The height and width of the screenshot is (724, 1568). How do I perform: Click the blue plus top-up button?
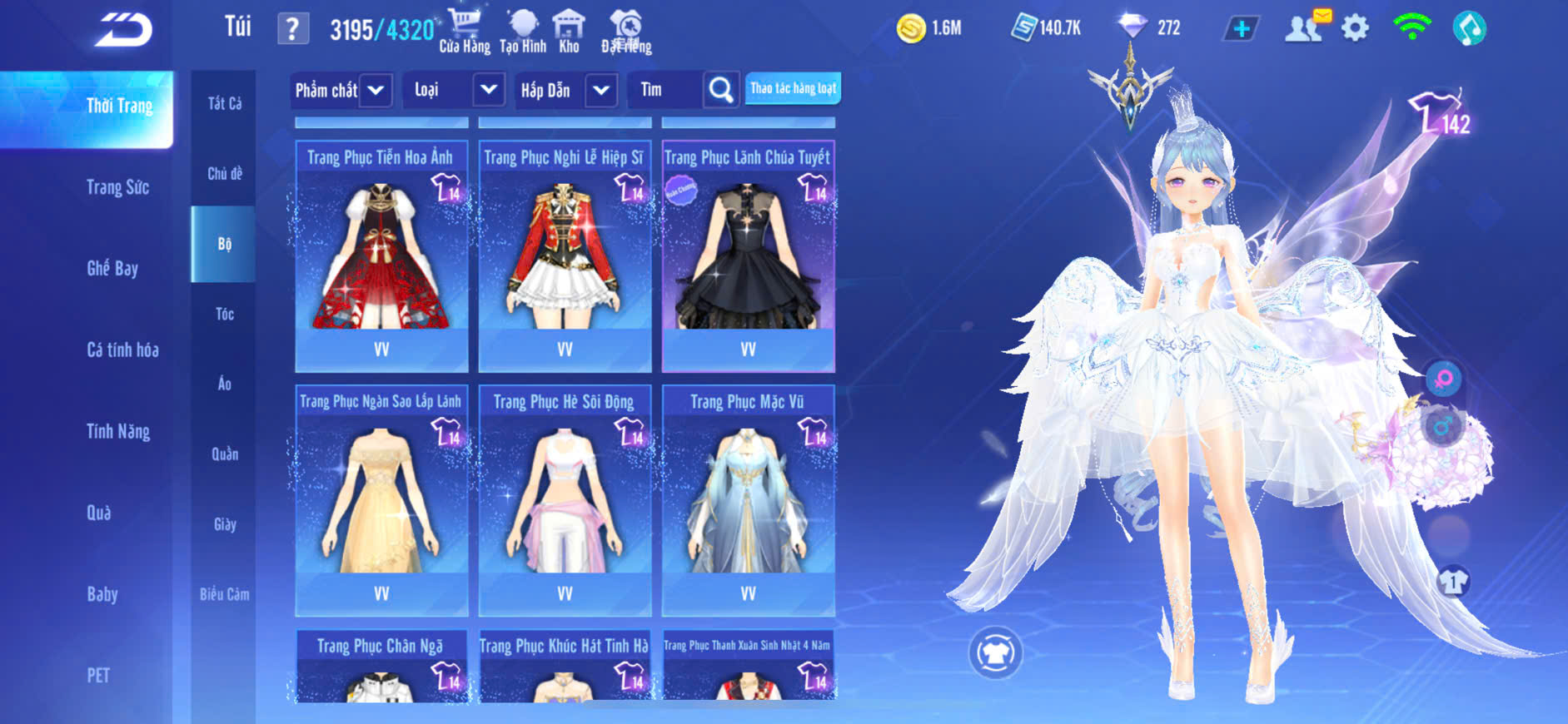point(1241,28)
